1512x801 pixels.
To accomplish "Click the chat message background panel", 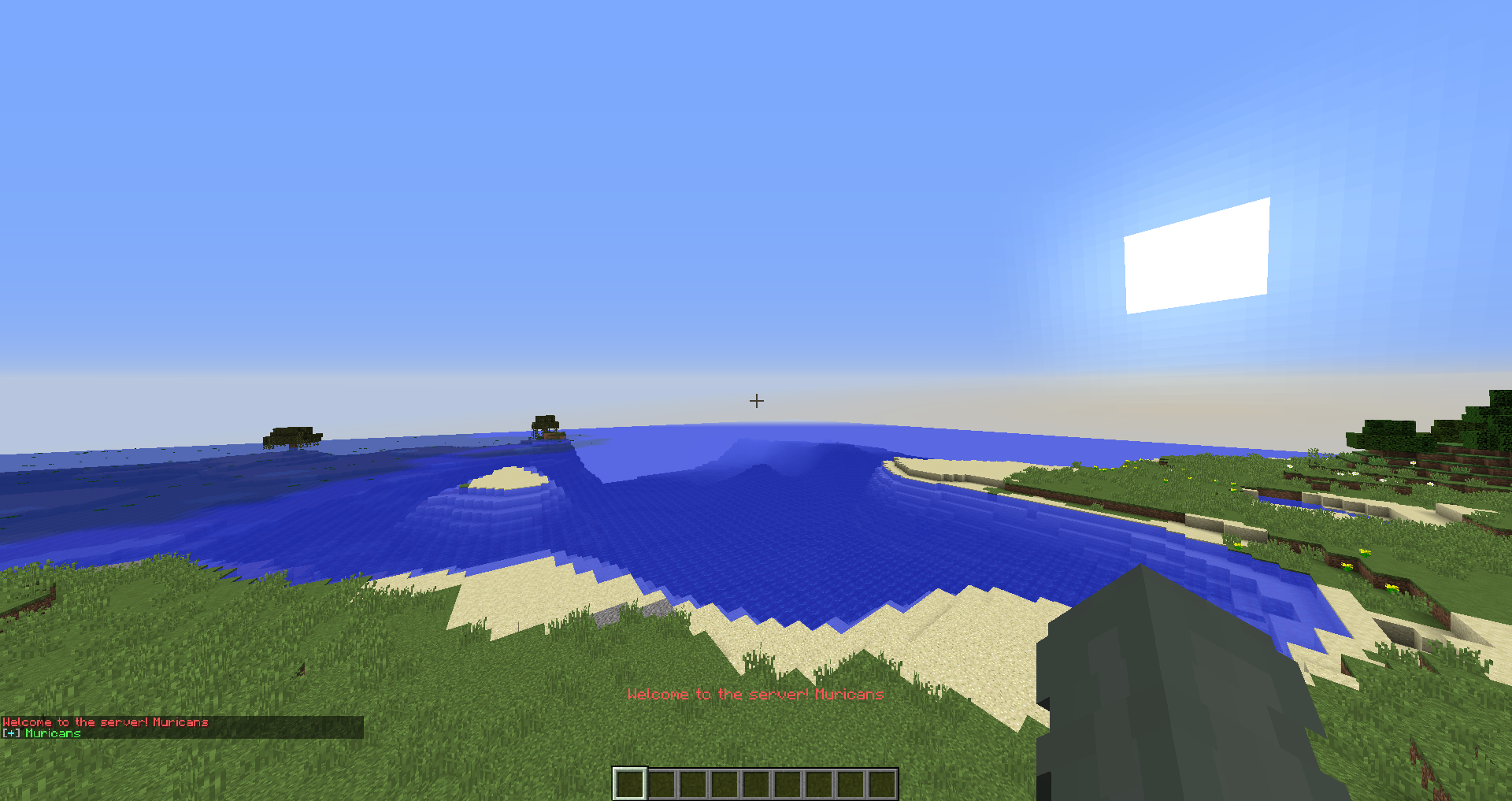I will [181, 726].
